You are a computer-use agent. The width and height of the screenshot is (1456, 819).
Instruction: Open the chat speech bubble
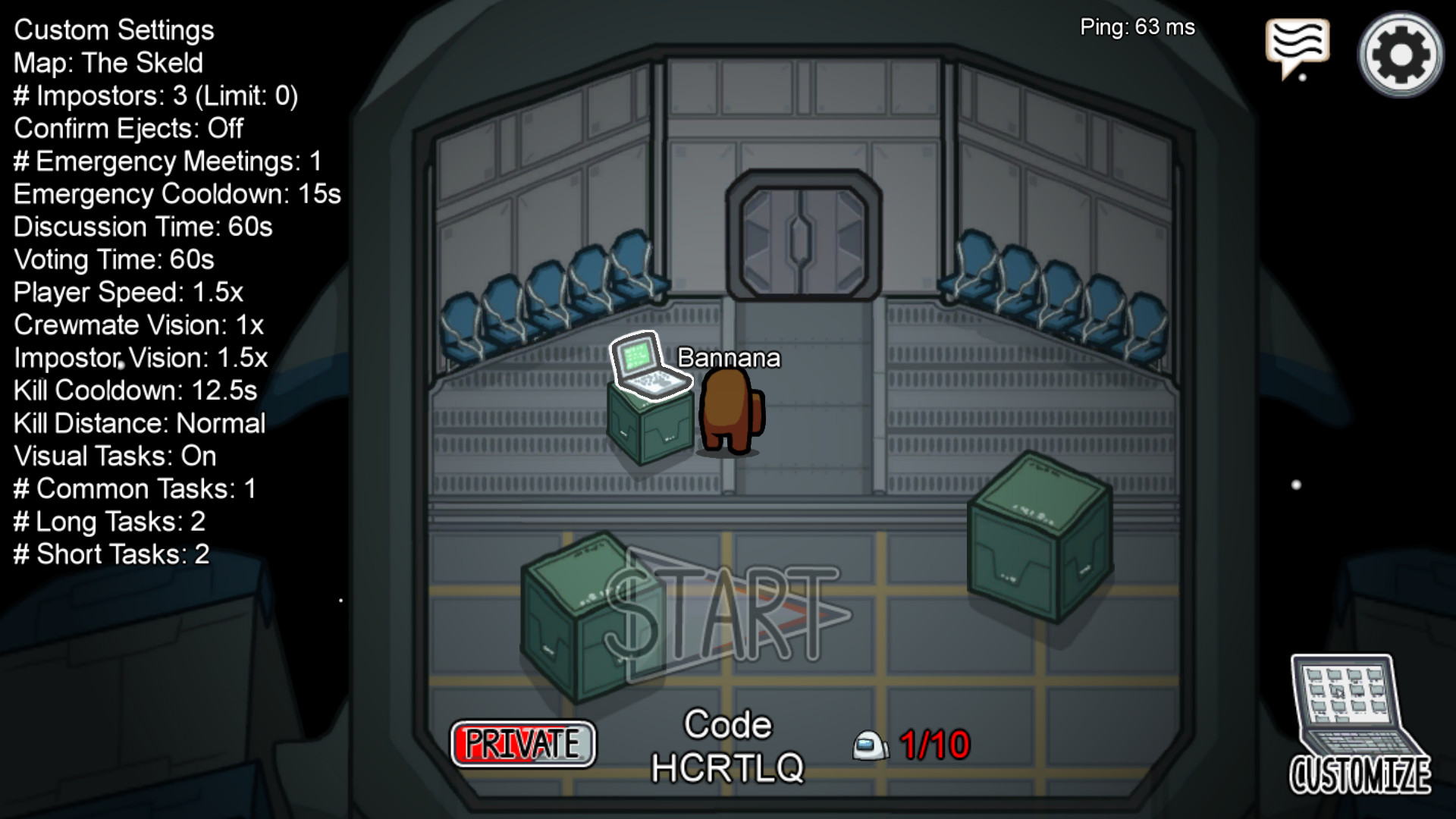click(x=1297, y=45)
